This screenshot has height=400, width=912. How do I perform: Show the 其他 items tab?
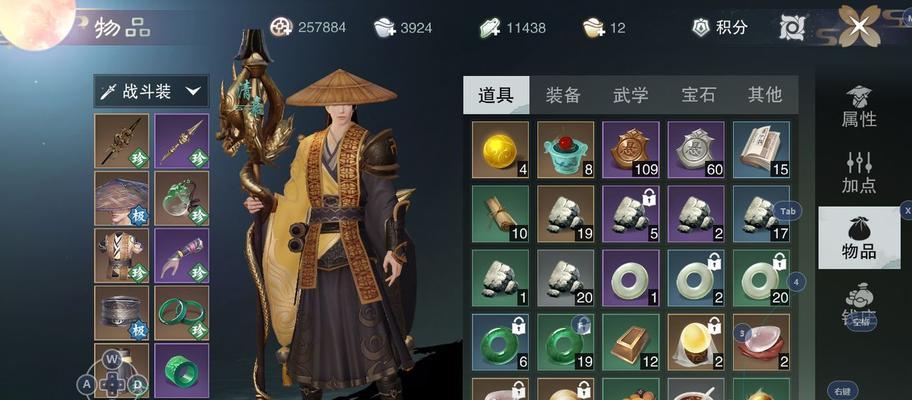point(765,95)
